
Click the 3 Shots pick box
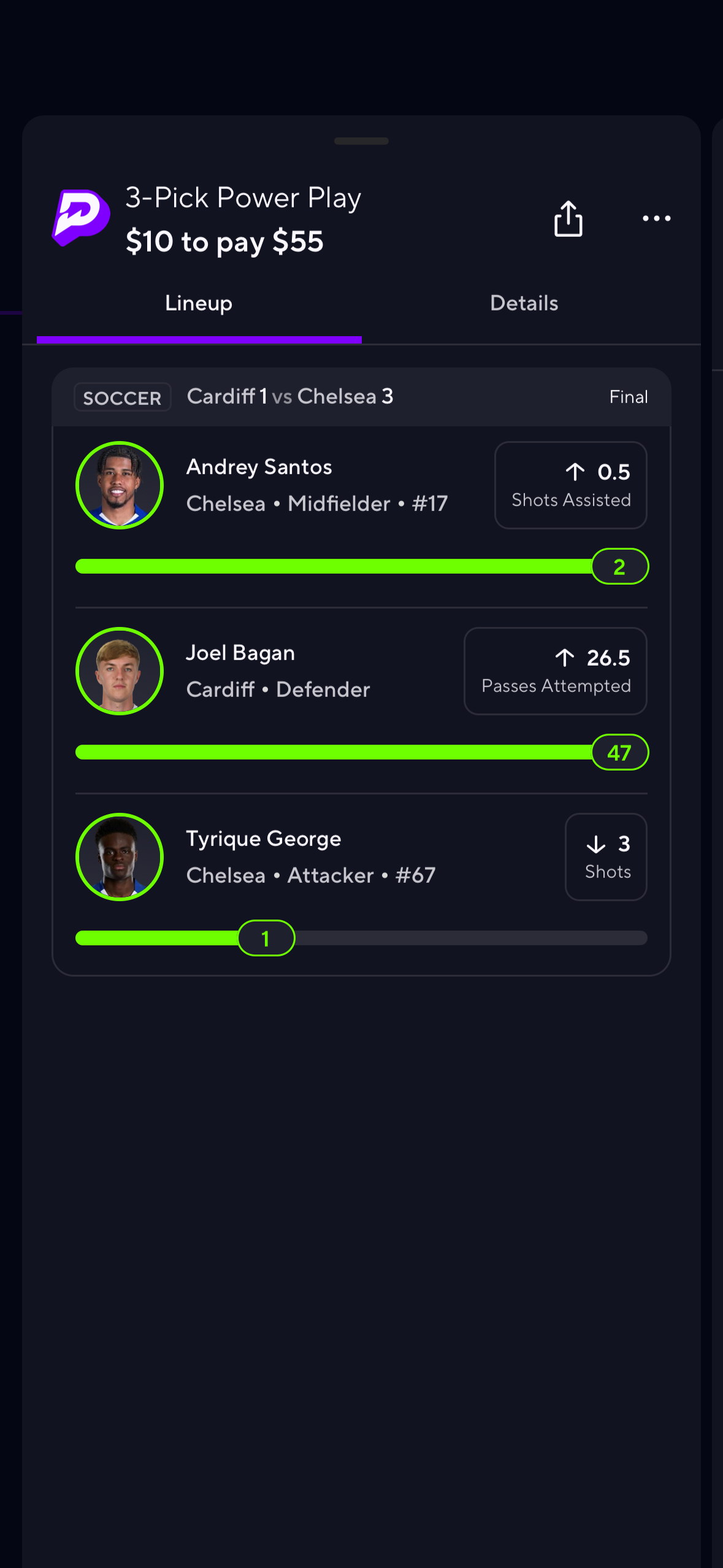click(605, 857)
